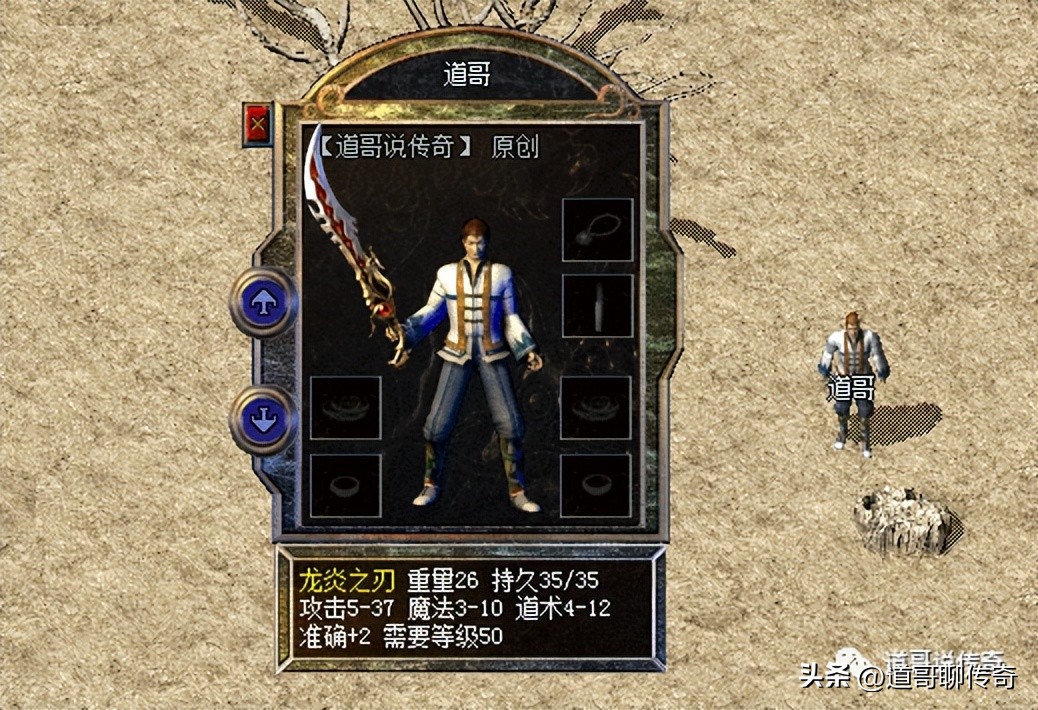The image size is (1038, 710).
Task: Click the blue down arrow button
Action: coord(264,419)
